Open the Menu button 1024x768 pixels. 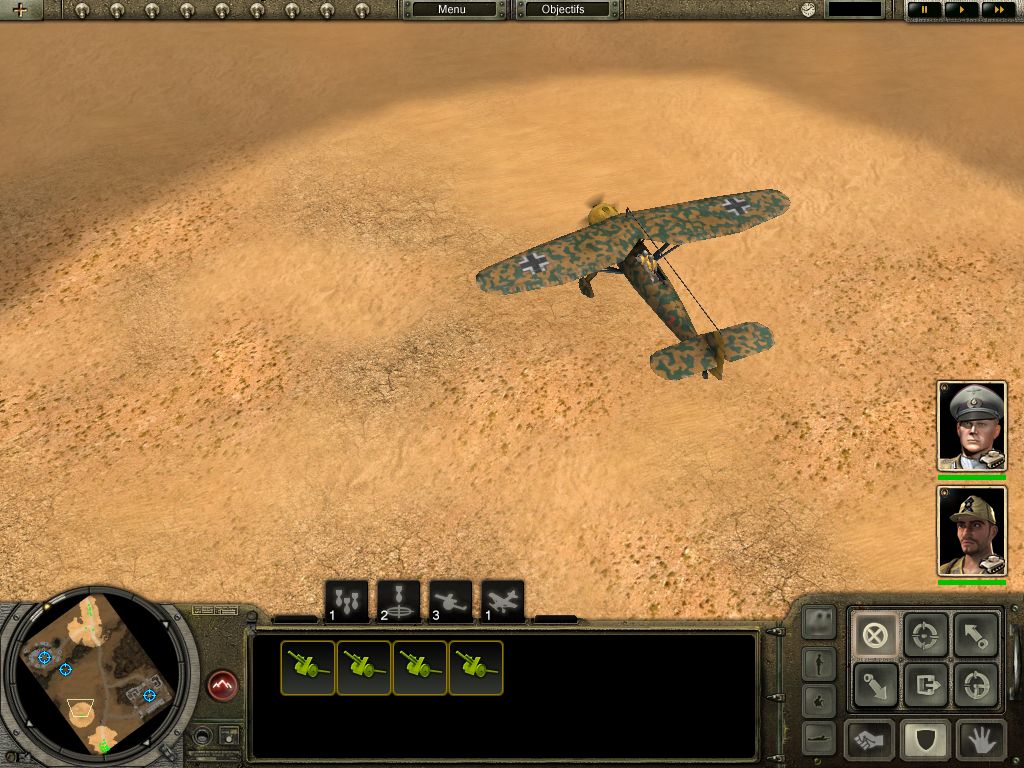(452, 10)
